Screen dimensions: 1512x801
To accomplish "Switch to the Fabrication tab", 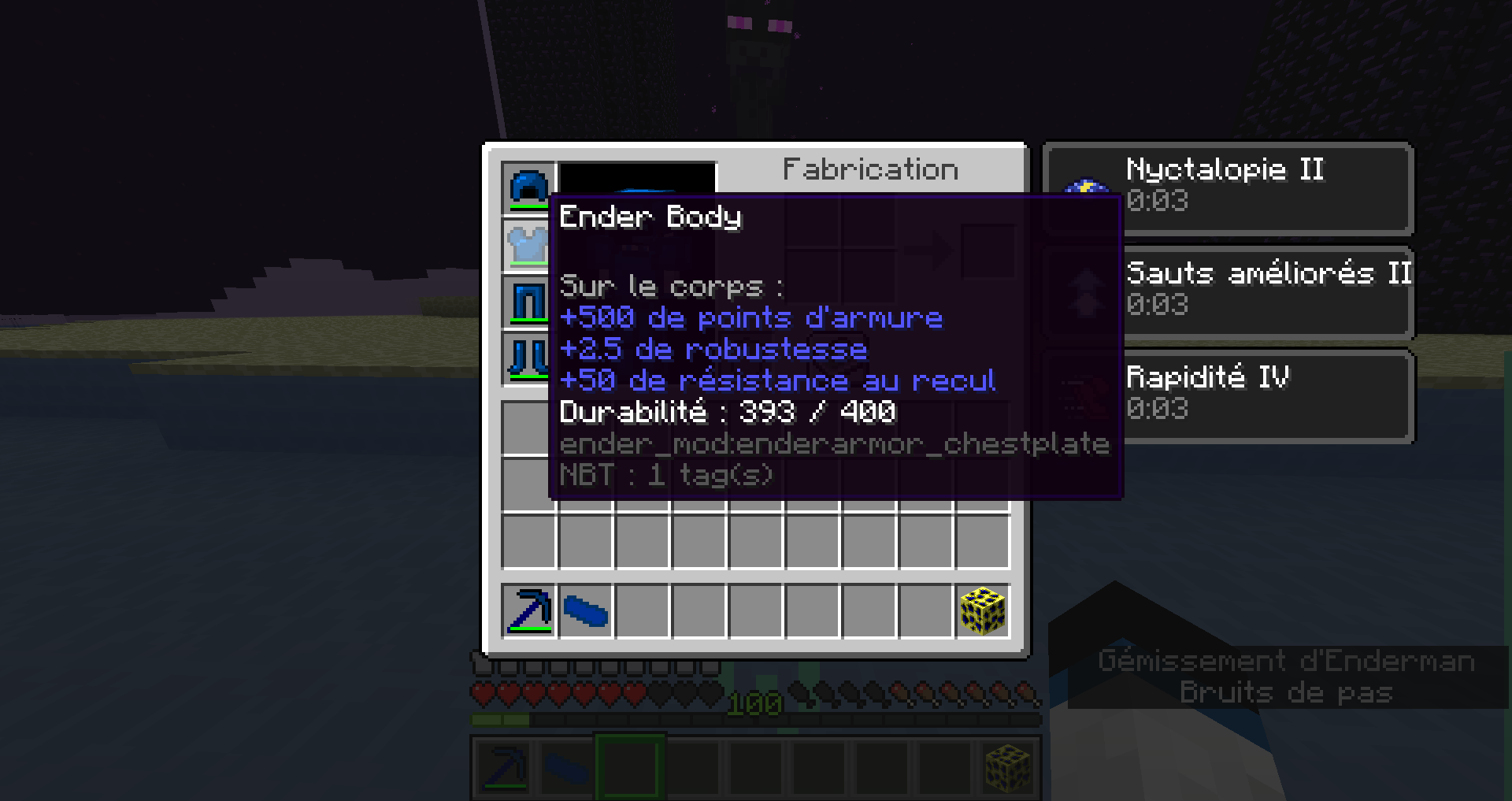I will [870, 169].
